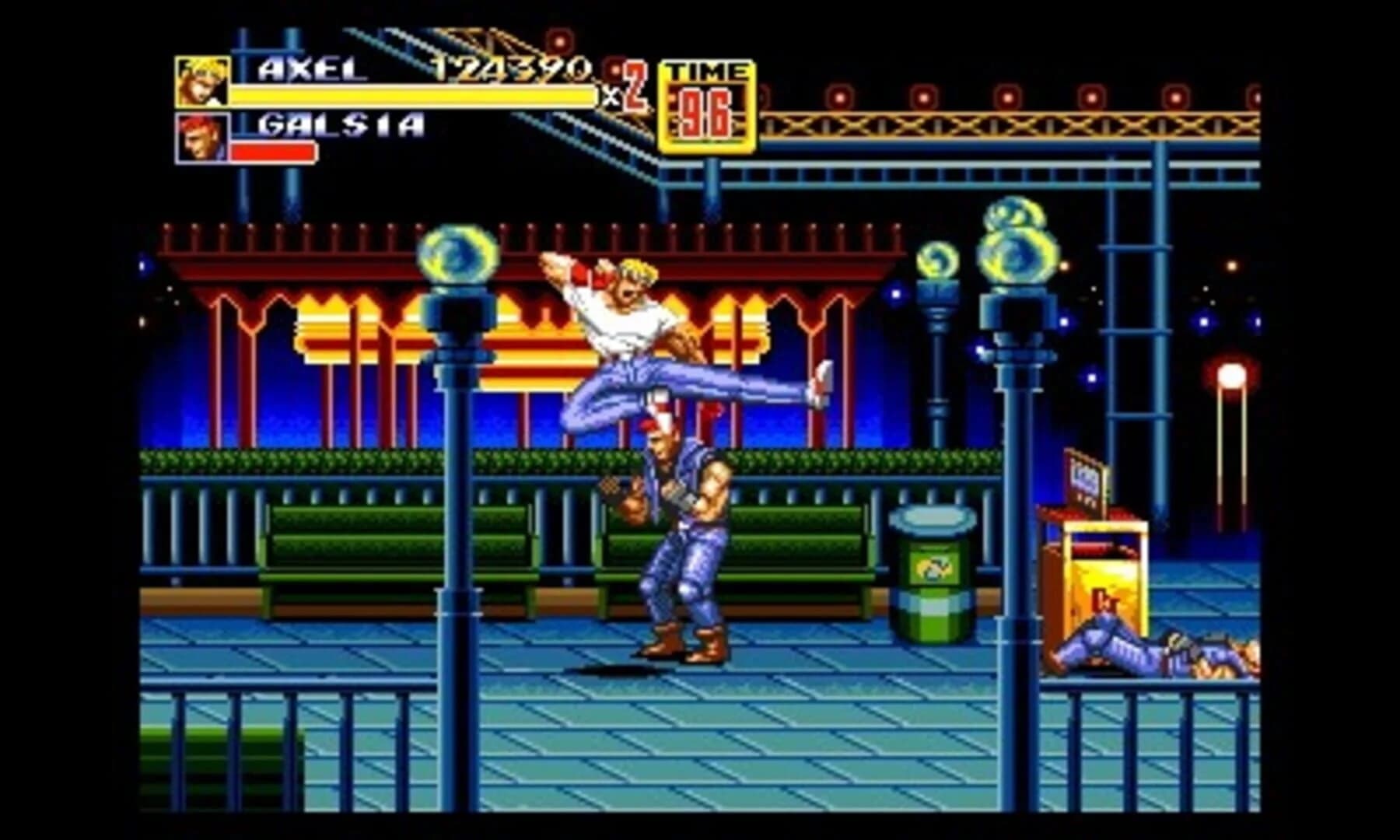The width and height of the screenshot is (1400, 840).
Task: Click the red lantern on the railing
Action: pos(1230,373)
